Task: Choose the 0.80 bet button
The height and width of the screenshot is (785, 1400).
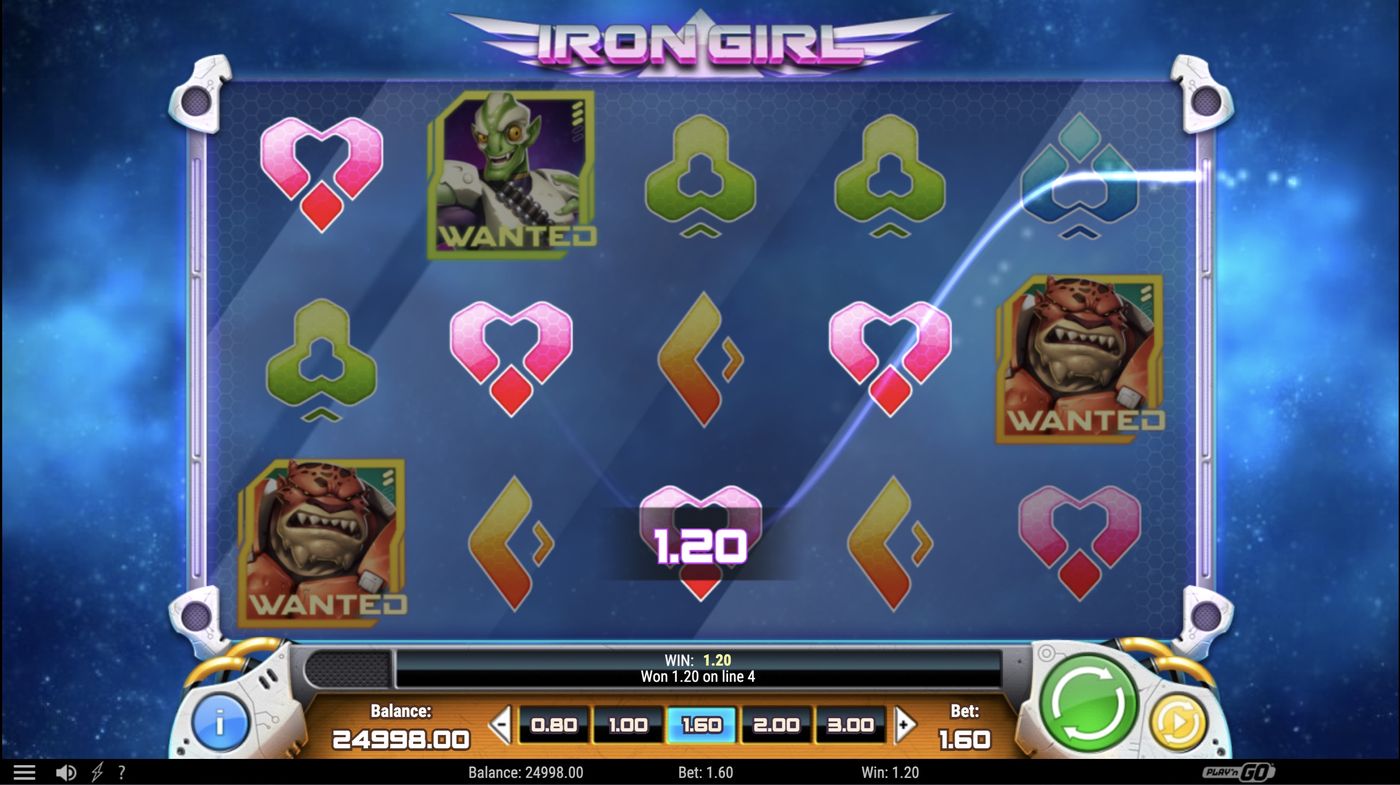Action: click(553, 724)
